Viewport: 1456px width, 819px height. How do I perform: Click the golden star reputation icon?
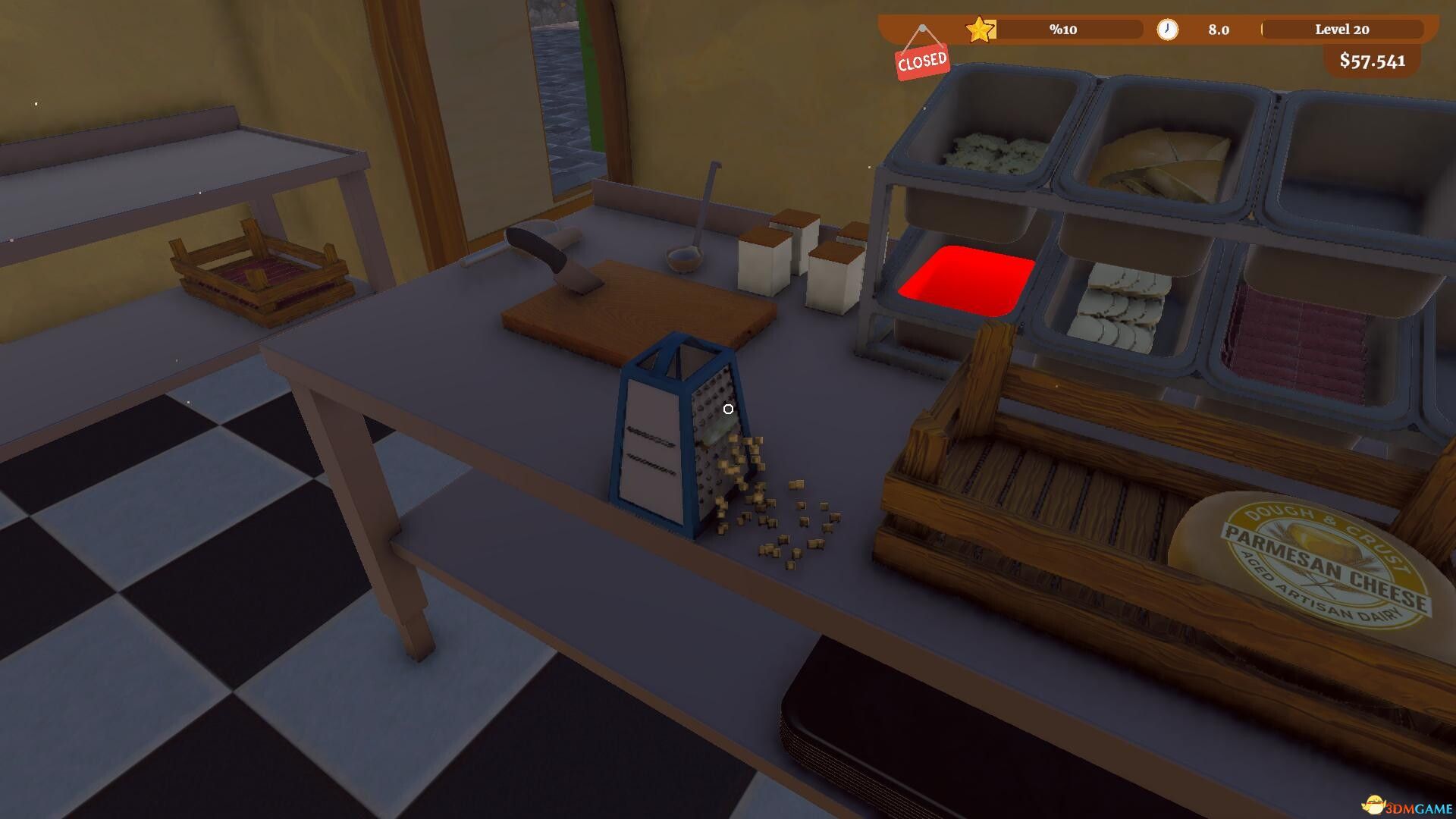(979, 30)
